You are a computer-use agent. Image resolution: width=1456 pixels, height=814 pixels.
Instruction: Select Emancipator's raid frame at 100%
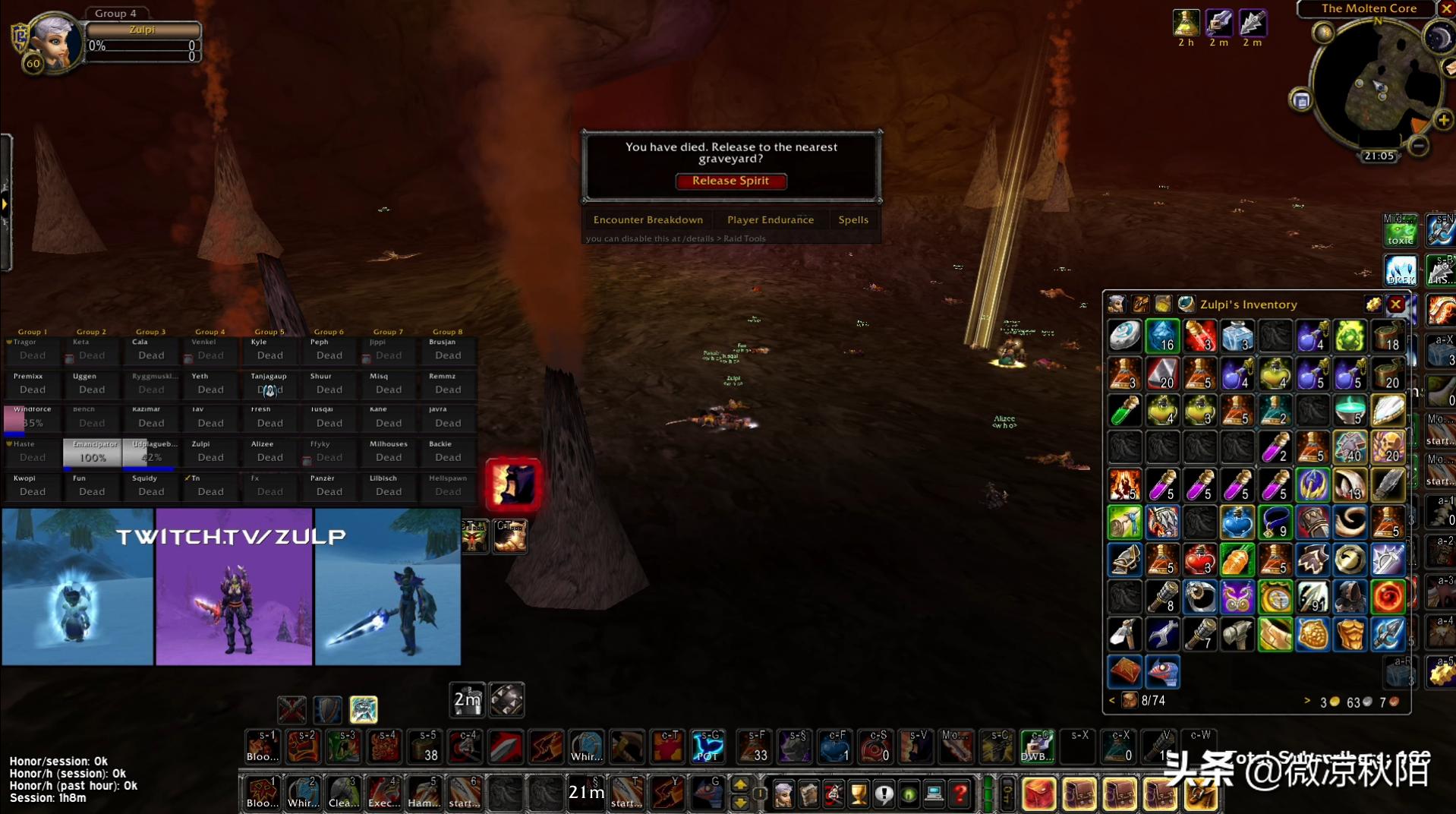92,453
